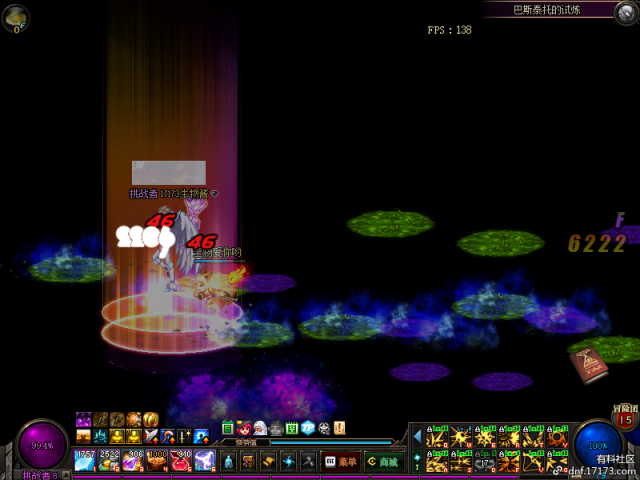640x480 pixels.
Task: Open the scroll icon menu button
Action: pyautogui.click(x=268, y=461)
